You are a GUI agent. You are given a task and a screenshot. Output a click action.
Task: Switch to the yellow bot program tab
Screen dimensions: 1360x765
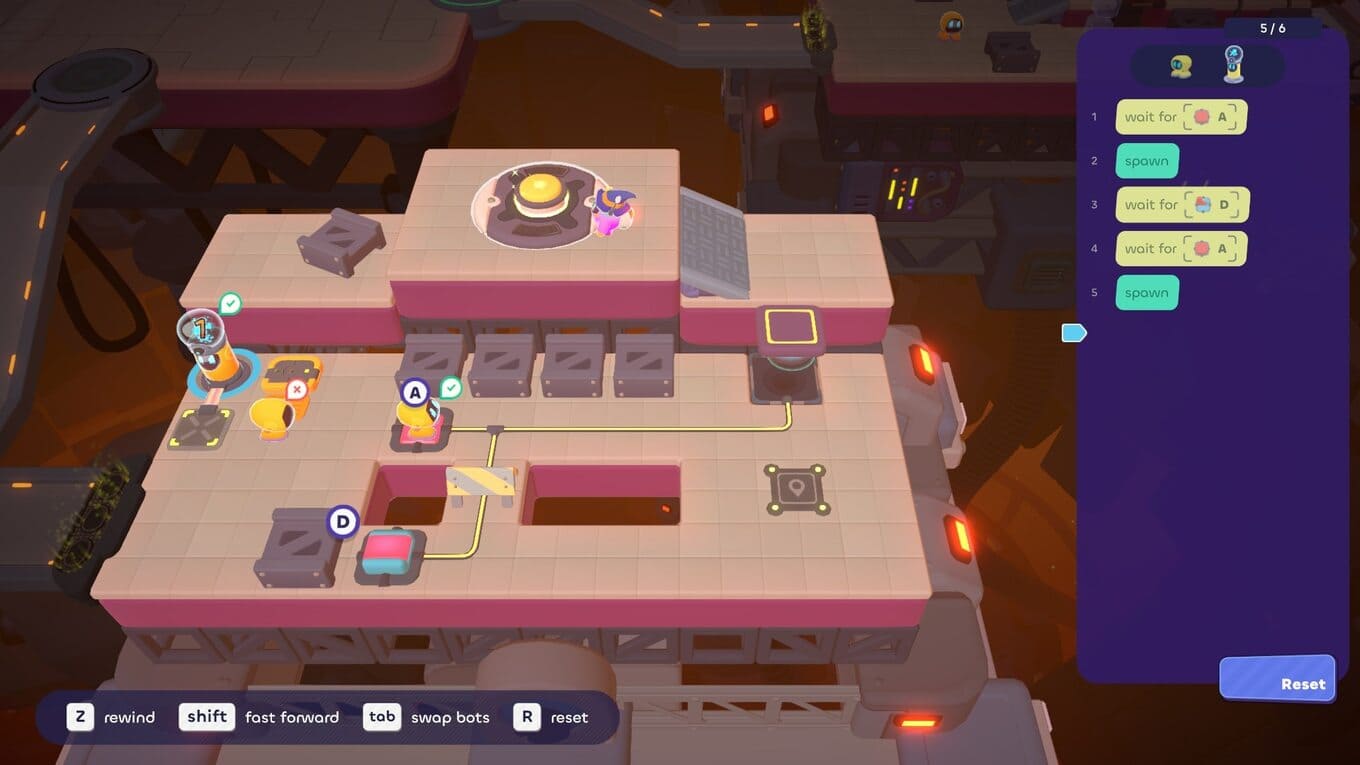pos(1181,66)
